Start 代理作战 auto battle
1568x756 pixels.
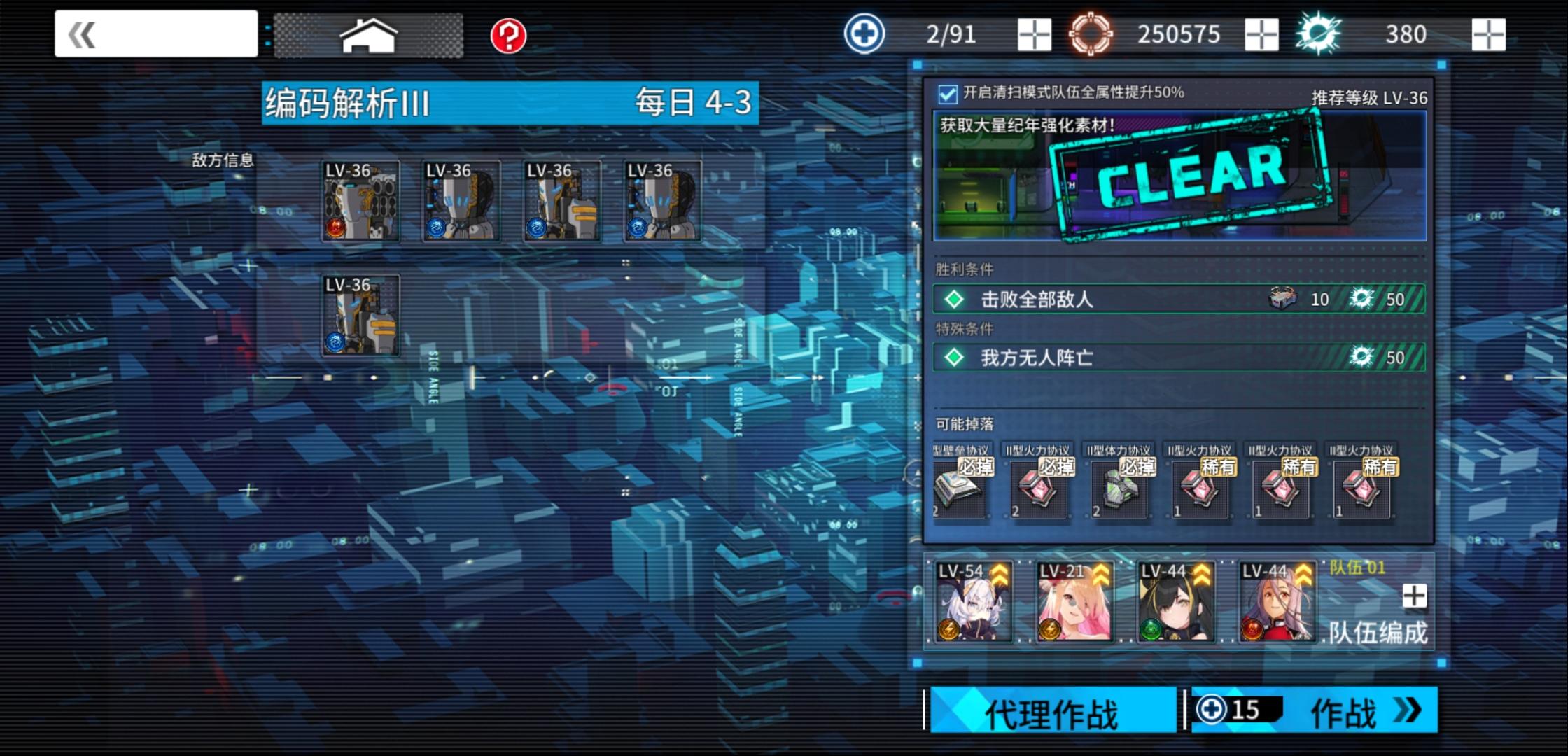[x=1051, y=709]
